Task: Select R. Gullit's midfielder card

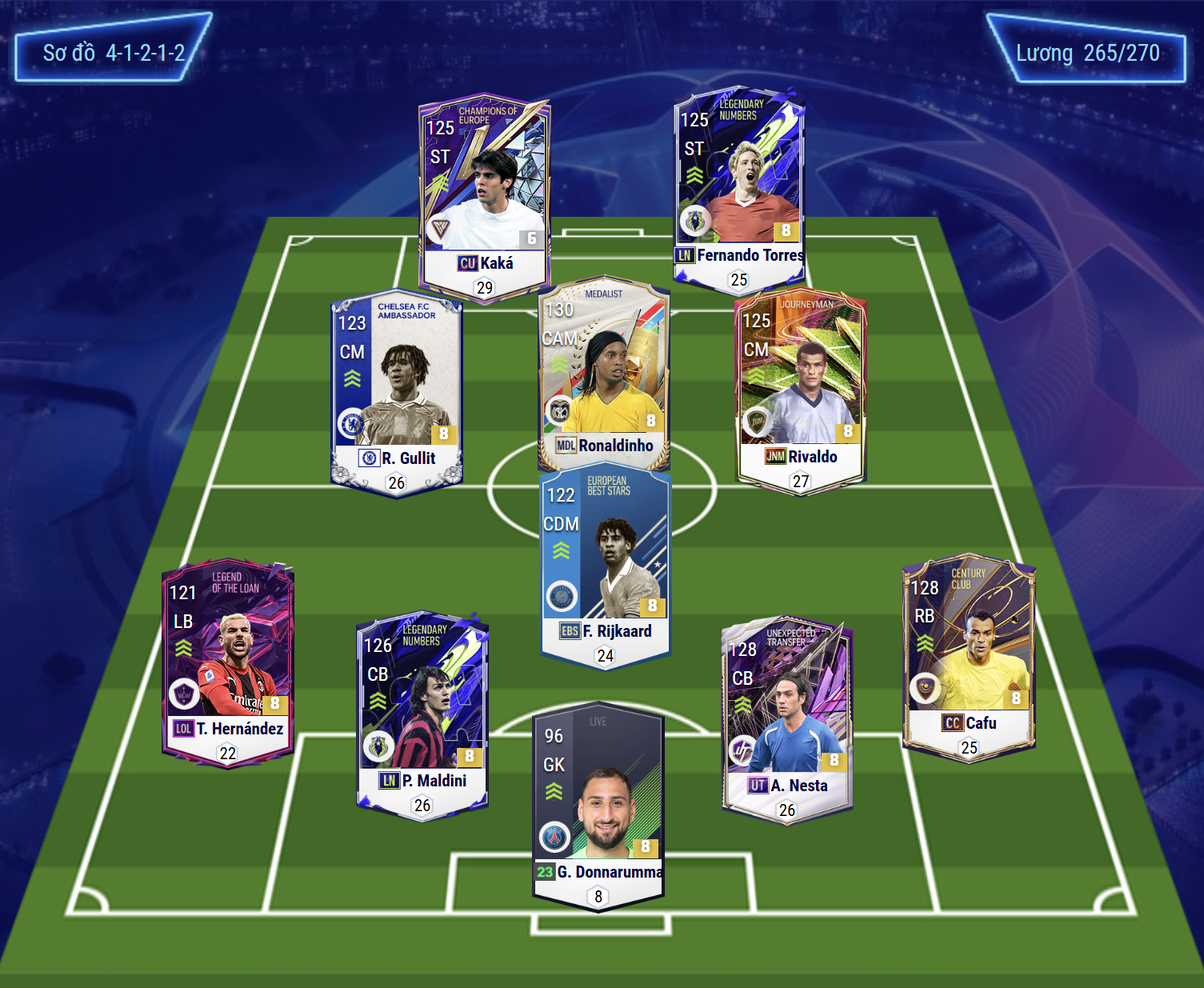Action: tap(397, 392)
